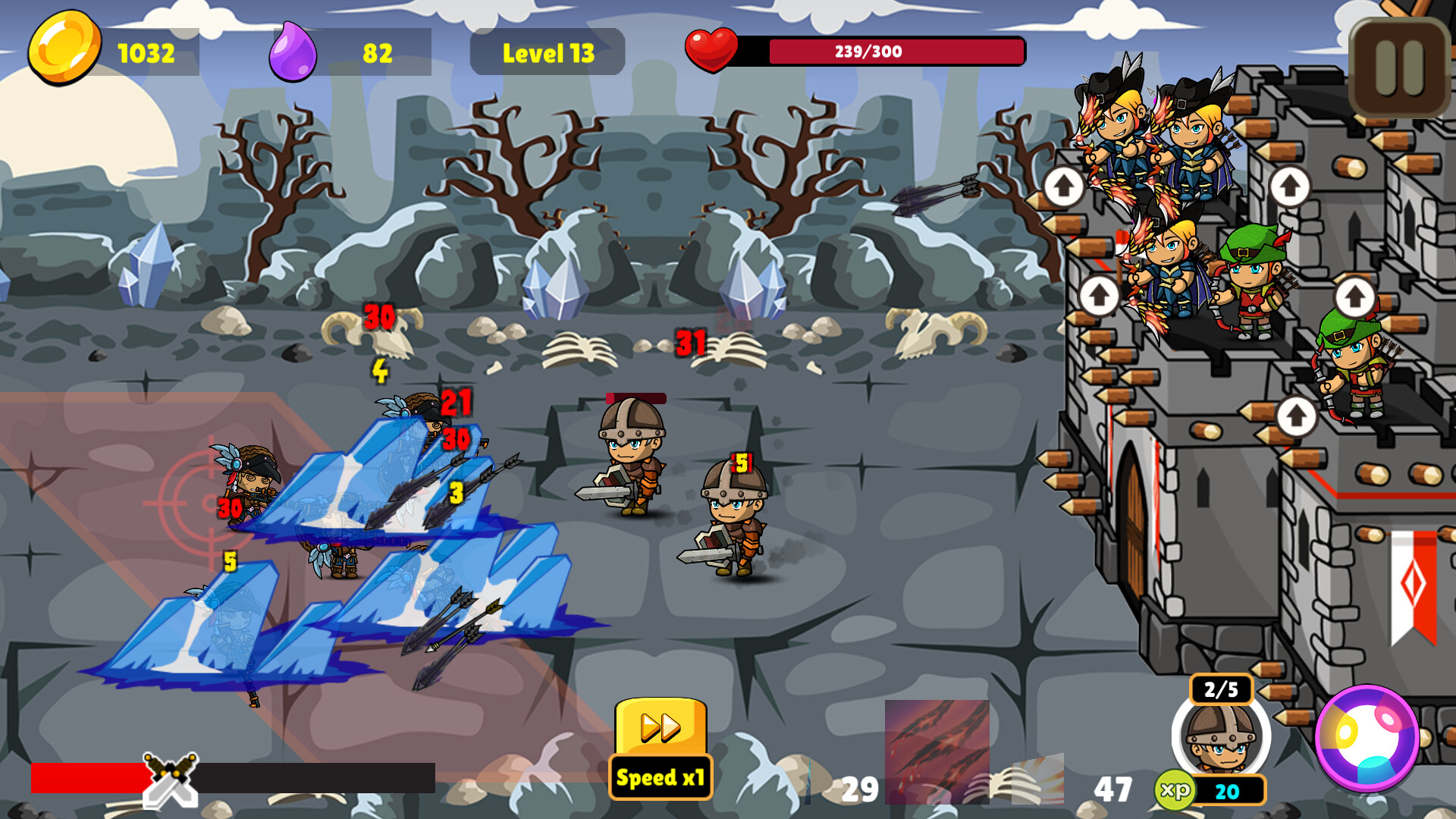
Task: Click the crossed swords icon at bottom left
Action: [170, 781]
